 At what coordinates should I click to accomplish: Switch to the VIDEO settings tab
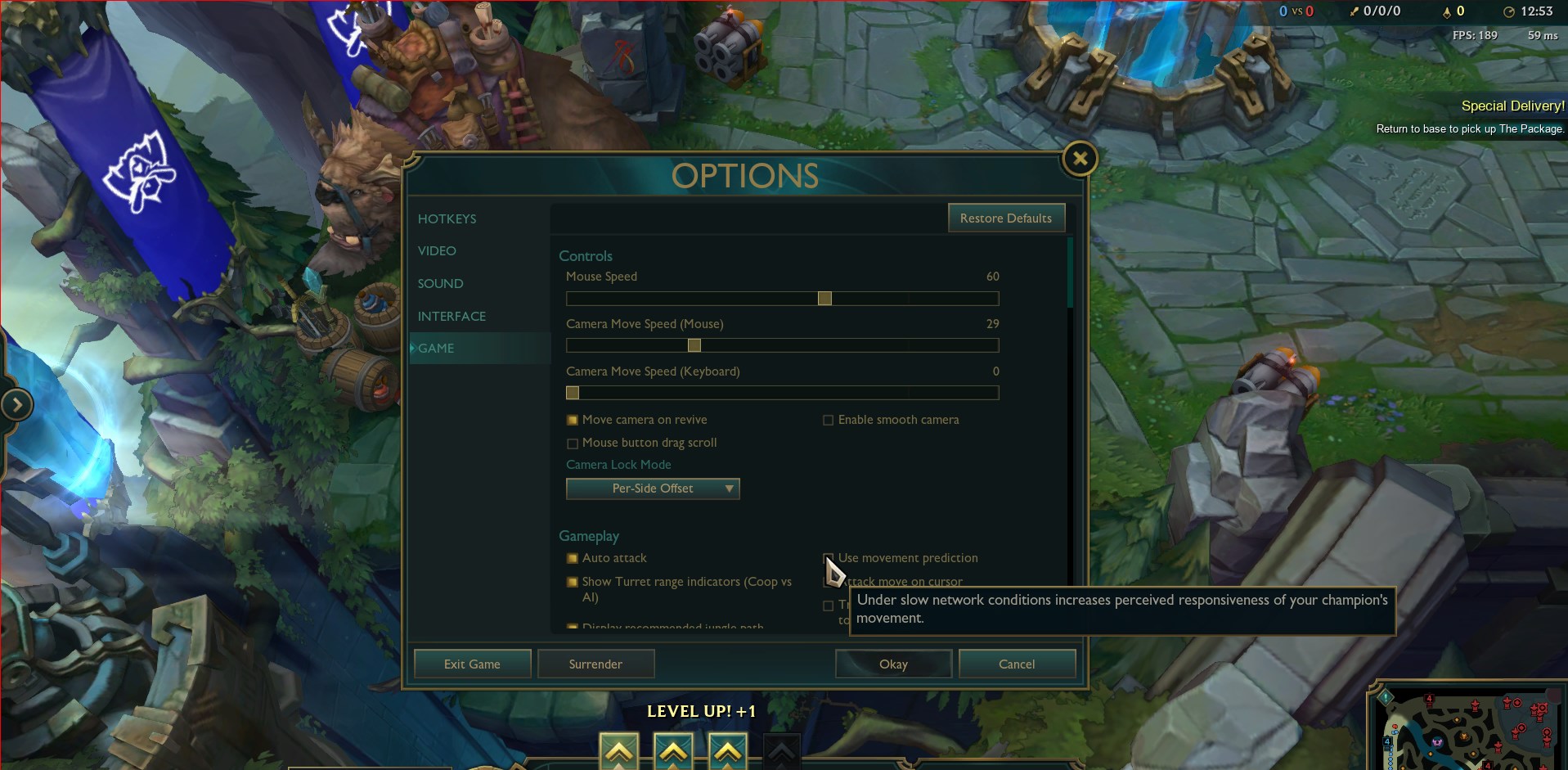(438, 250)
